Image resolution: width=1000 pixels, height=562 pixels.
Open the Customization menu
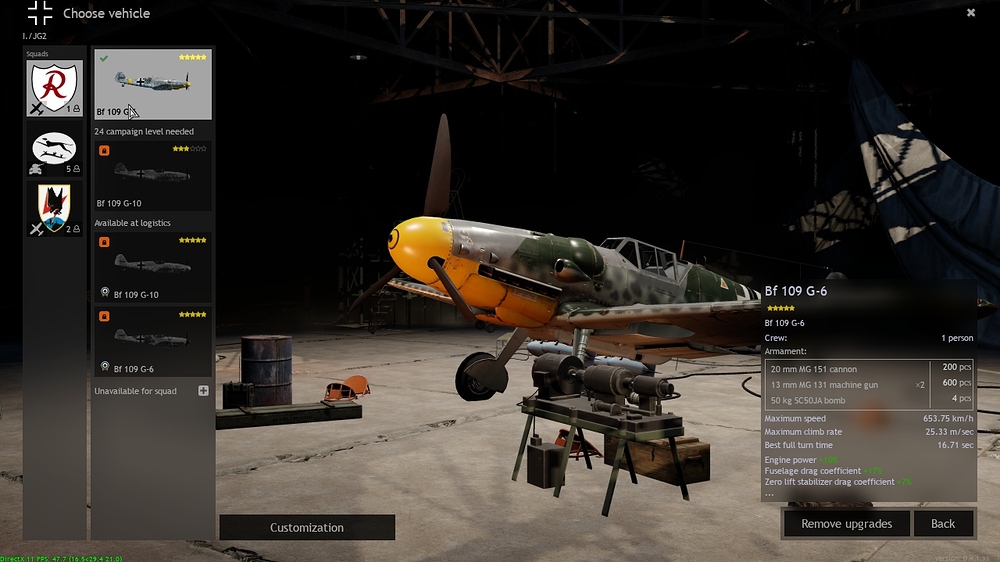[307, 527]
